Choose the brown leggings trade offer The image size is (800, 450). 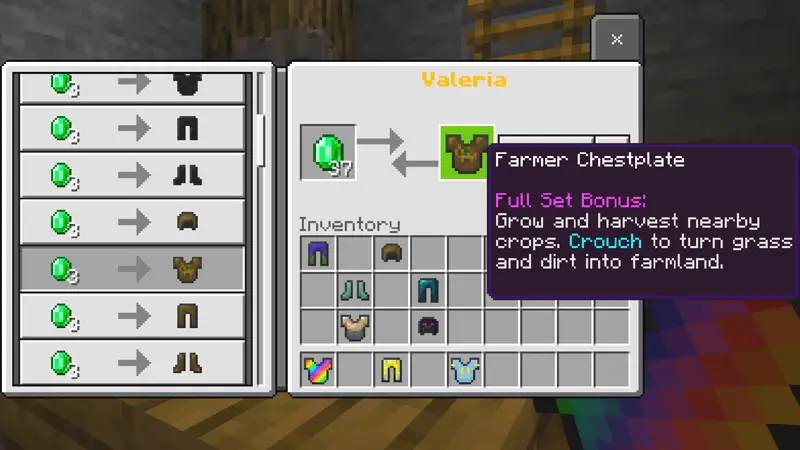click(x=133, y=314)
